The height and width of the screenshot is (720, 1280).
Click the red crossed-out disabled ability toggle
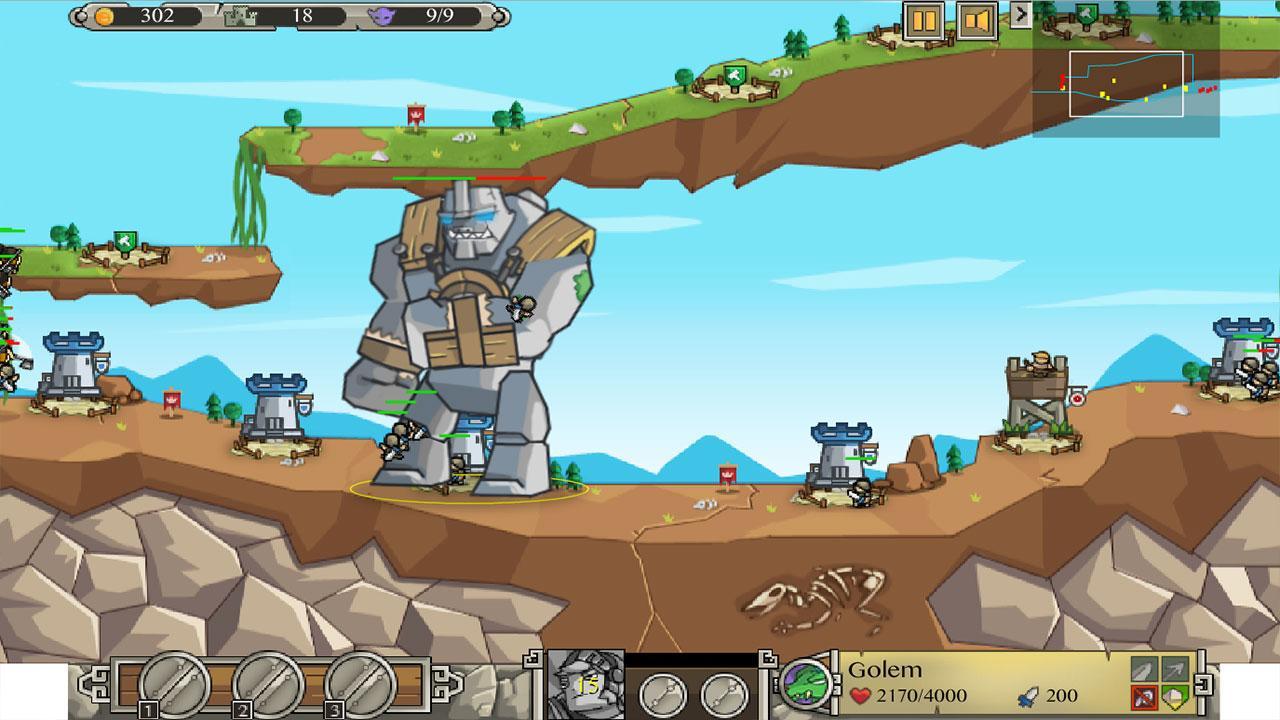pyautogui.click(x=1141, y=697)
